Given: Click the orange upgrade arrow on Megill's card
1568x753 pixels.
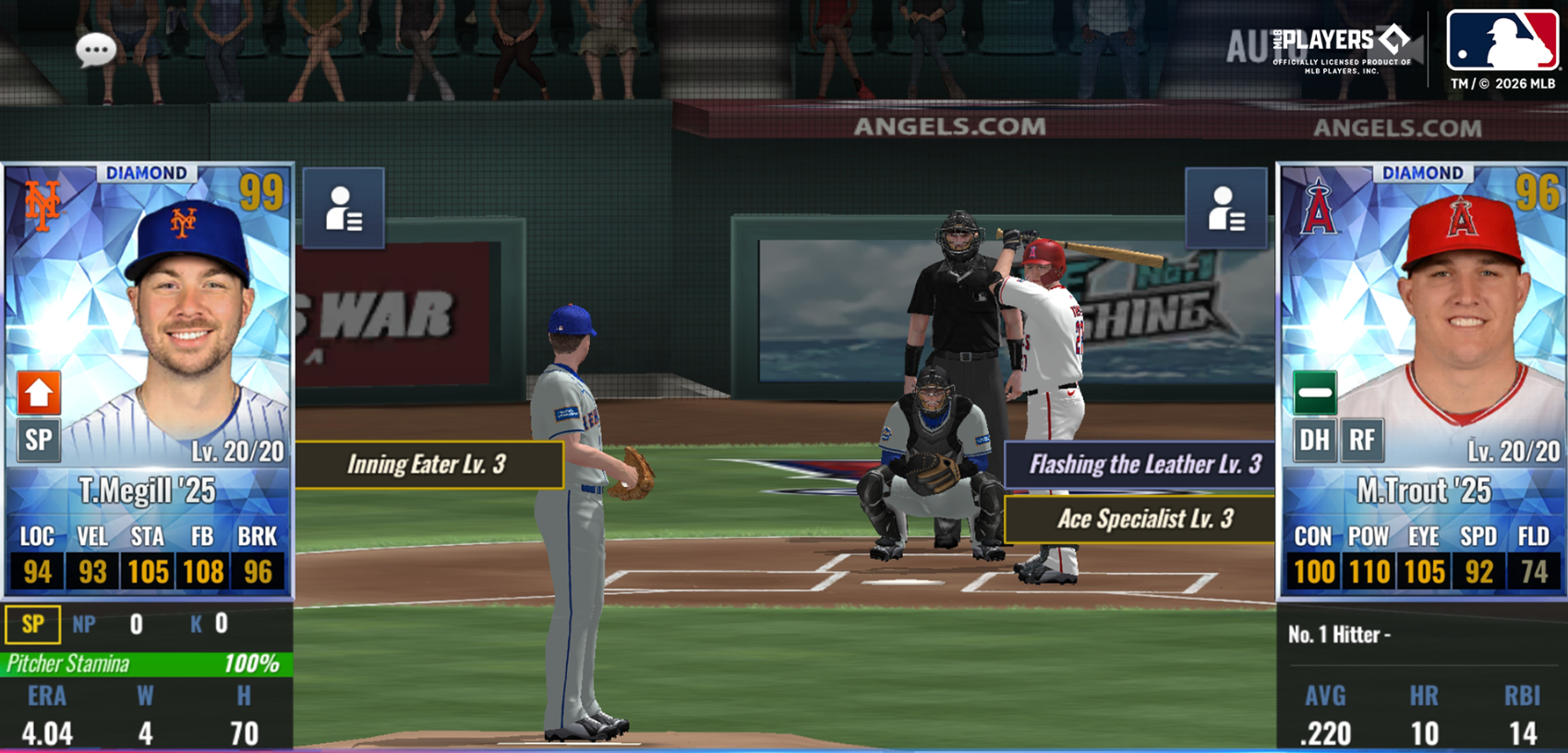Looking at the screenshot, I should pyautogui.click(x=37, y=392).
